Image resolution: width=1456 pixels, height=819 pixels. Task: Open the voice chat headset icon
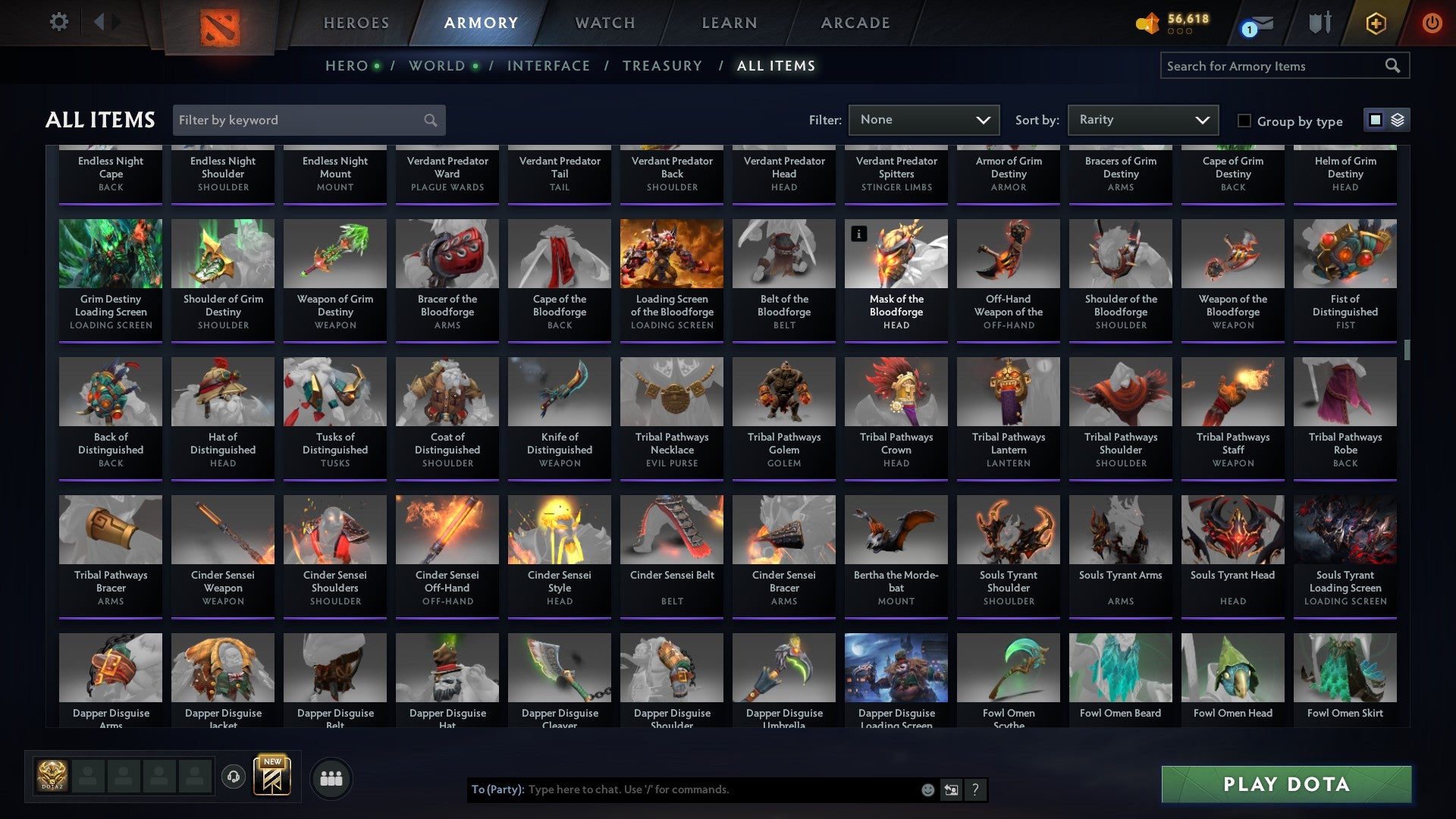coord(234,777)
